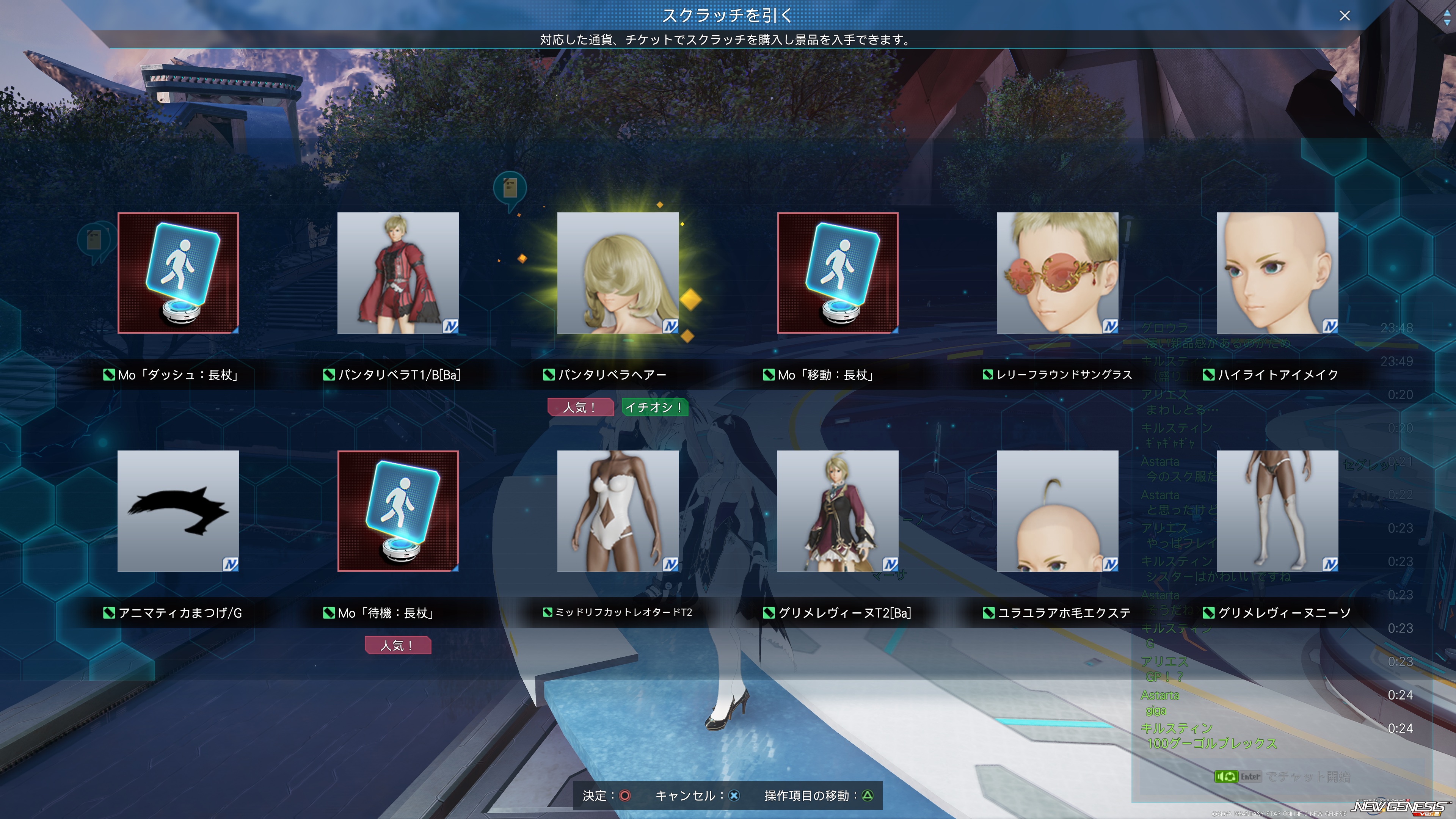Select the Mo「待機：長杖」idle motion

tap(398, 511)
